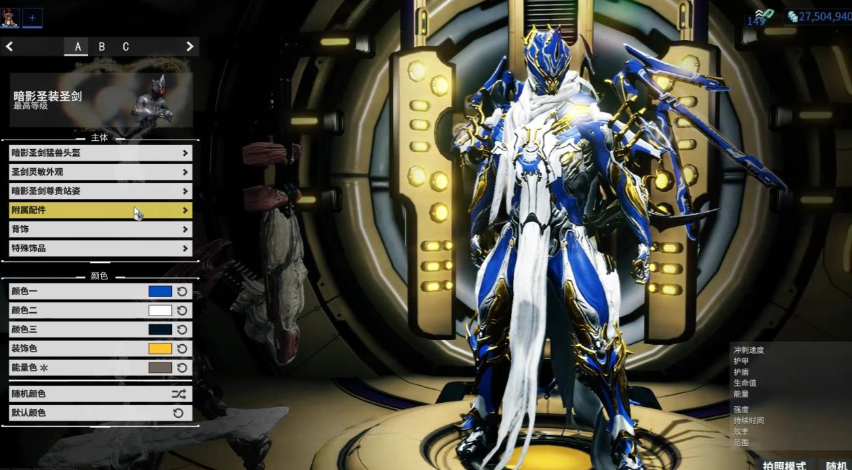
Task: Restore defaults with 默认颜色
Action: coord(100,413)
